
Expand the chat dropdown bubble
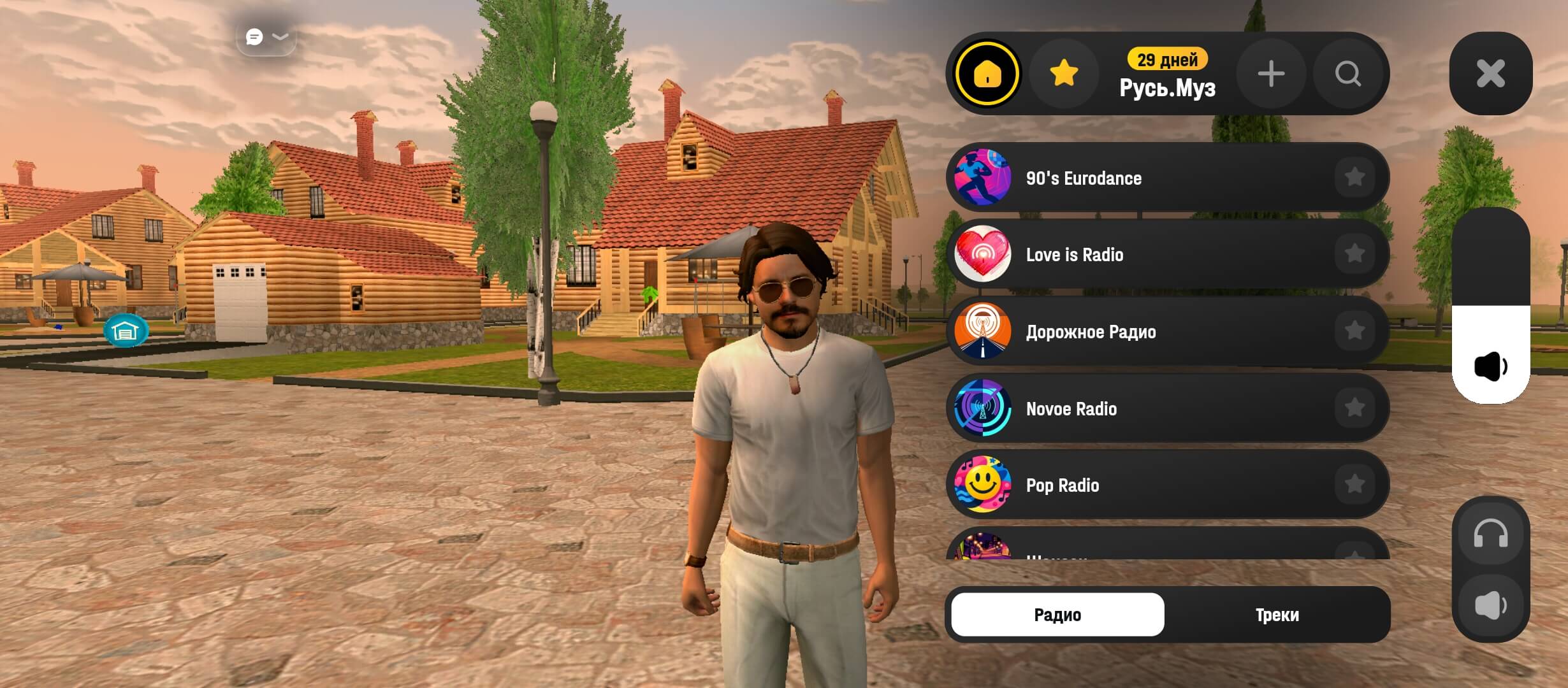click(266, 37)
